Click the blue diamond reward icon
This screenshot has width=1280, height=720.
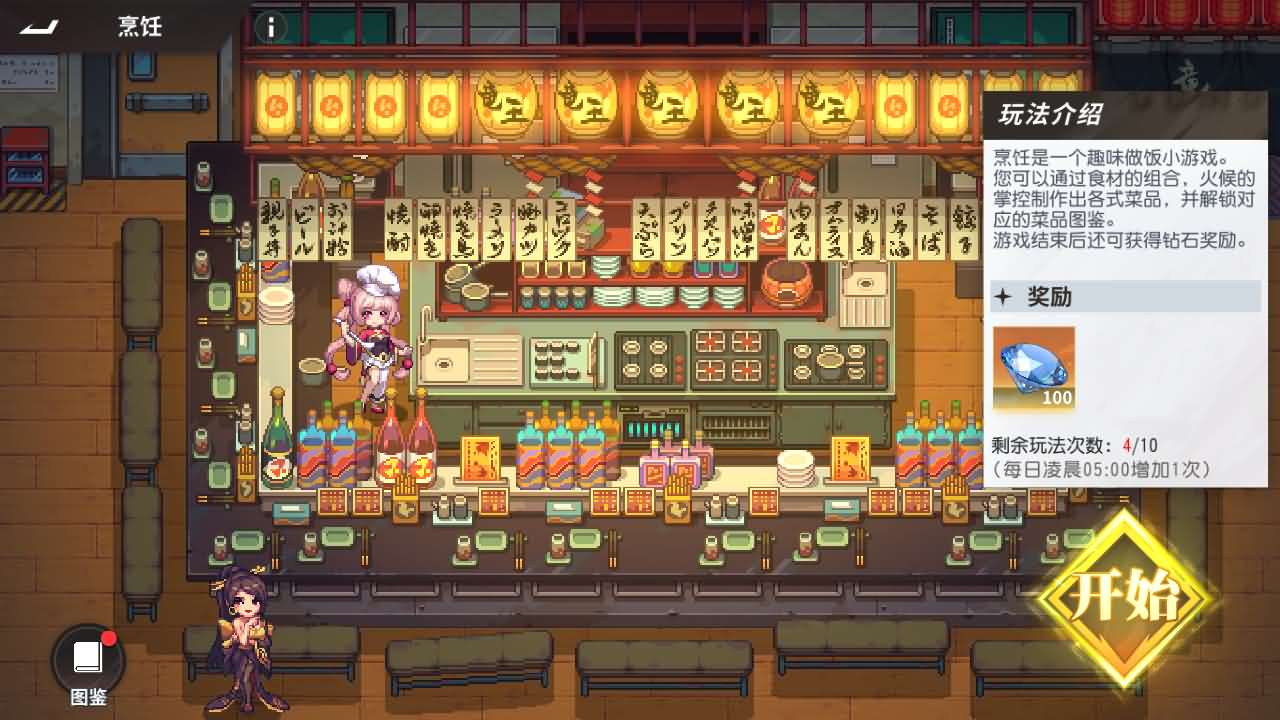[x=1032, y=366]
